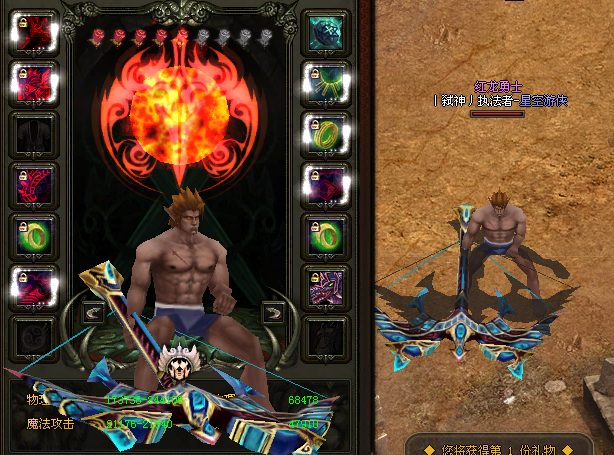Image resolution: width=614 pixels, height=455 pixels.
Task: Open the 恭喜获得第1份礼物 gift notice
Action: 510,445
